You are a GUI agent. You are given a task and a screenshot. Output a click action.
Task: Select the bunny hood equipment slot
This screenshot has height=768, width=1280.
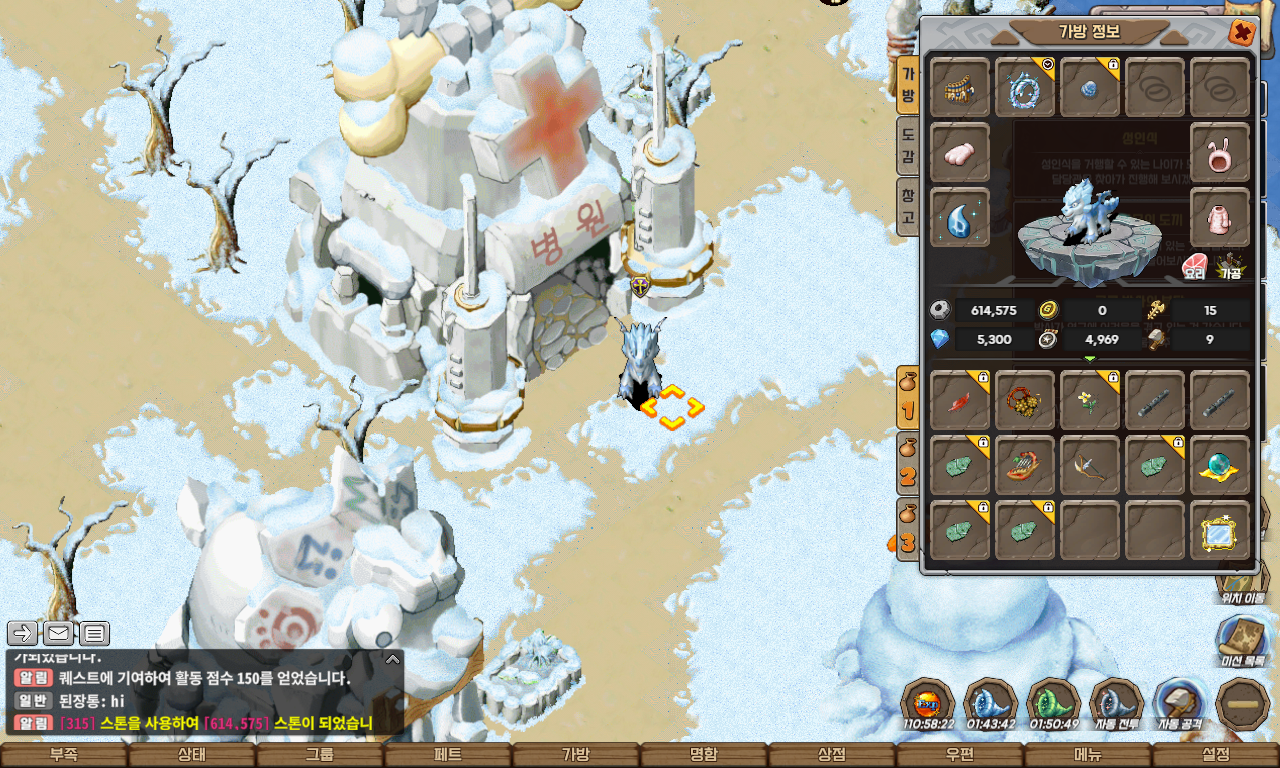[x=1220, y=152]
